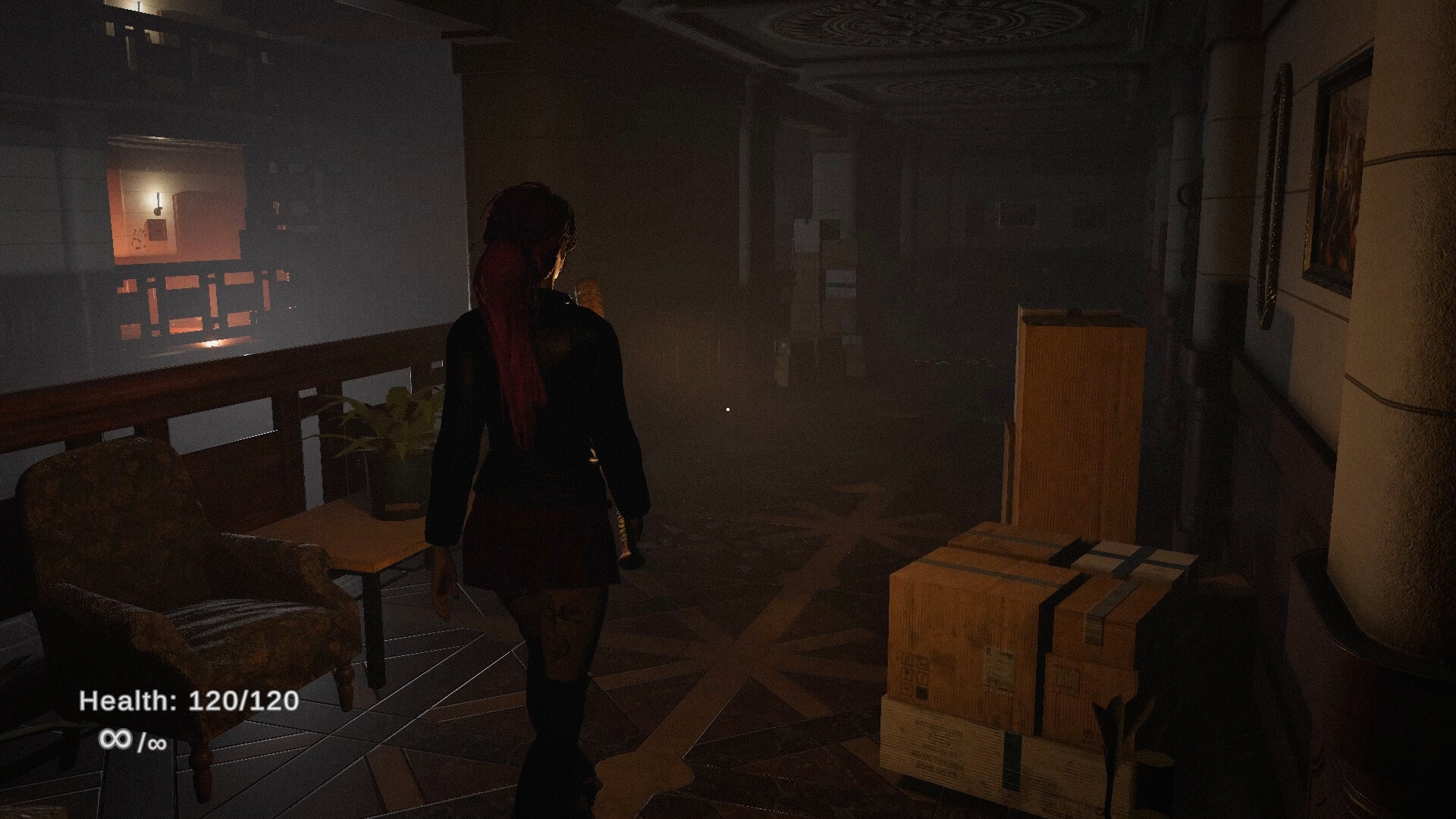The width and height of the screenshot is (1456, 819).
Task: Click the handprint mark in the lit window
Action: [x=137, y=240]
